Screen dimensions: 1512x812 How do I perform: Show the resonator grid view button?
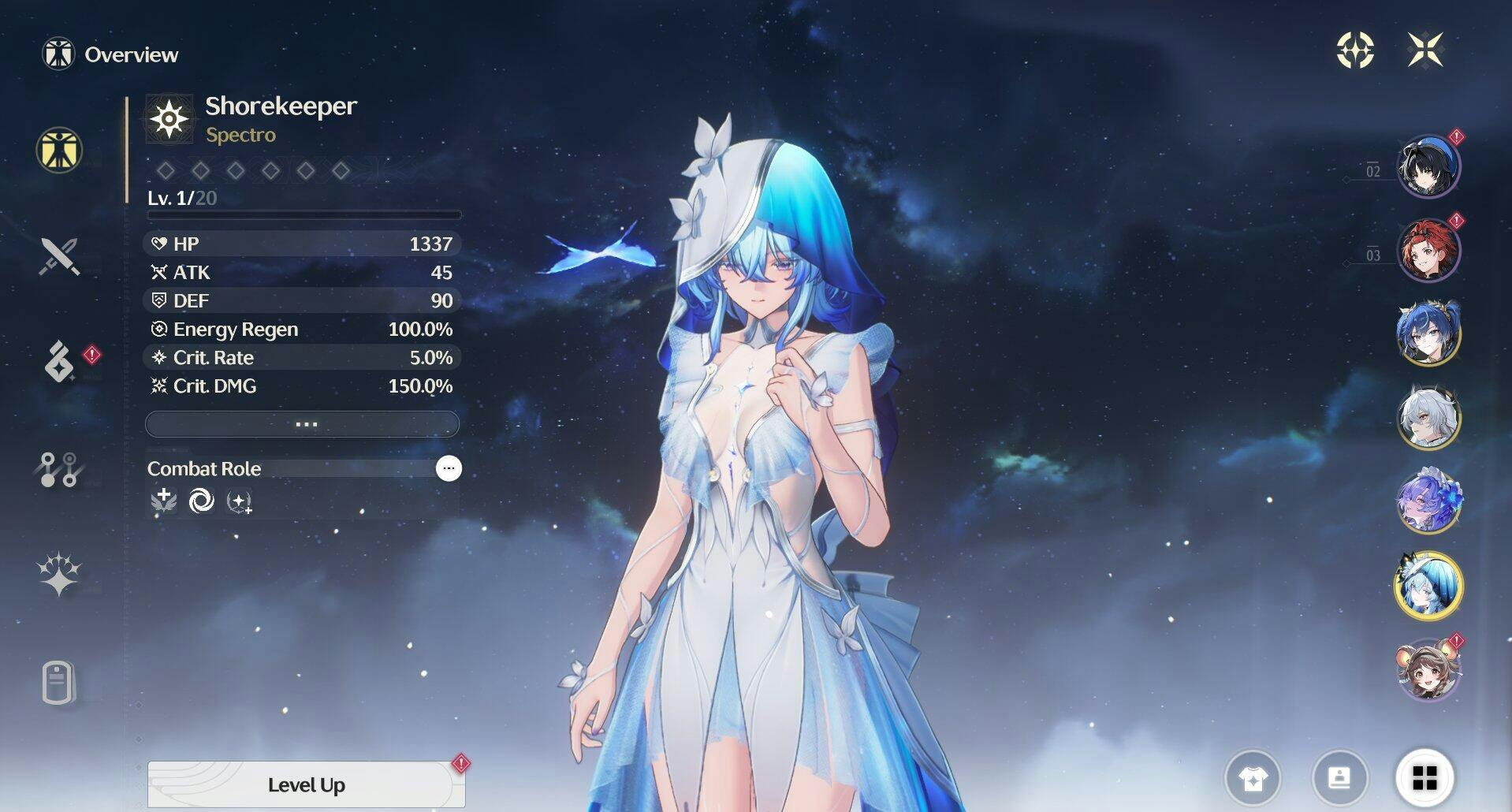coord(1424,778)
